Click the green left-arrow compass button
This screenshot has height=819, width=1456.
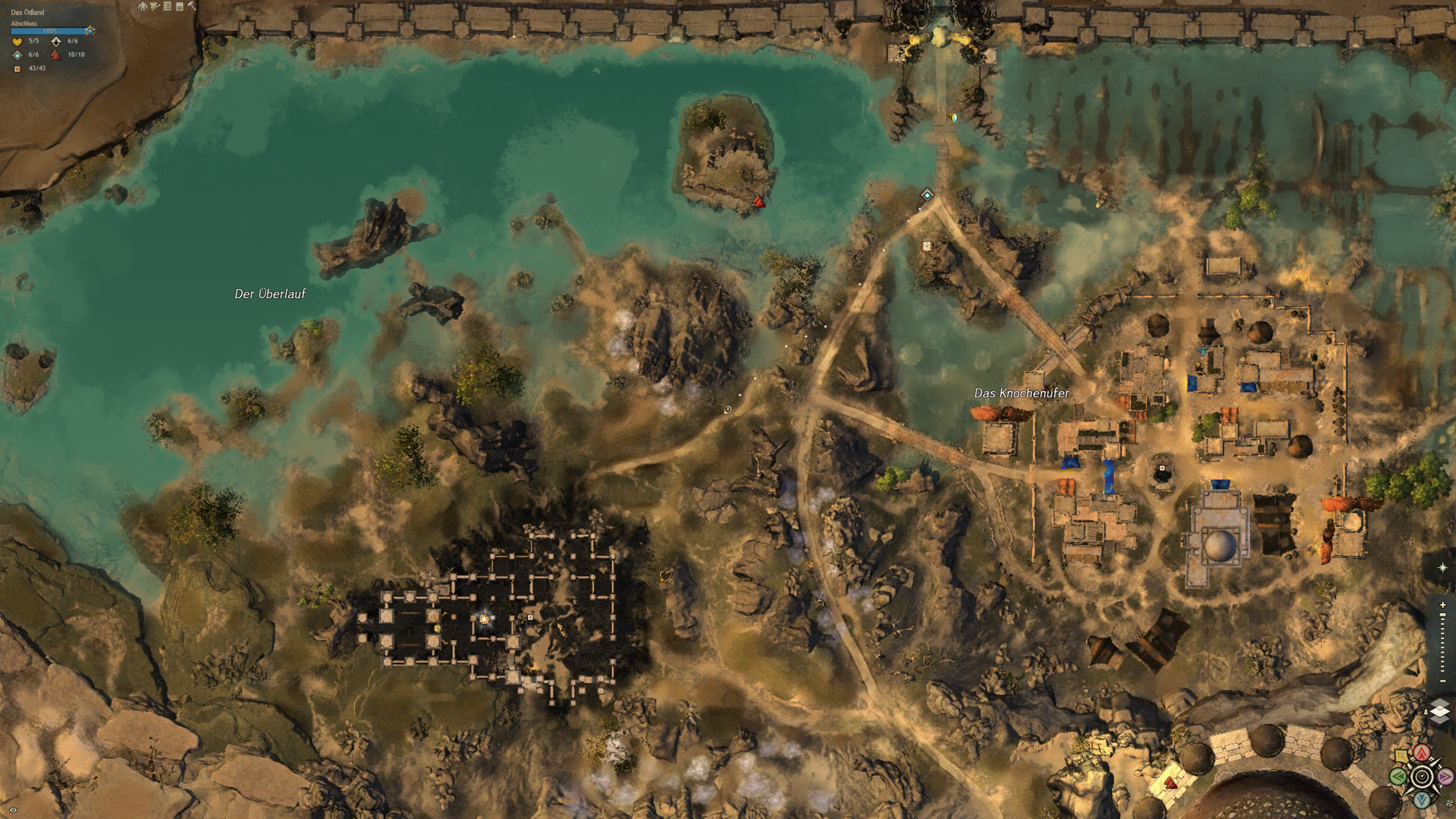tap(1398, 776)
